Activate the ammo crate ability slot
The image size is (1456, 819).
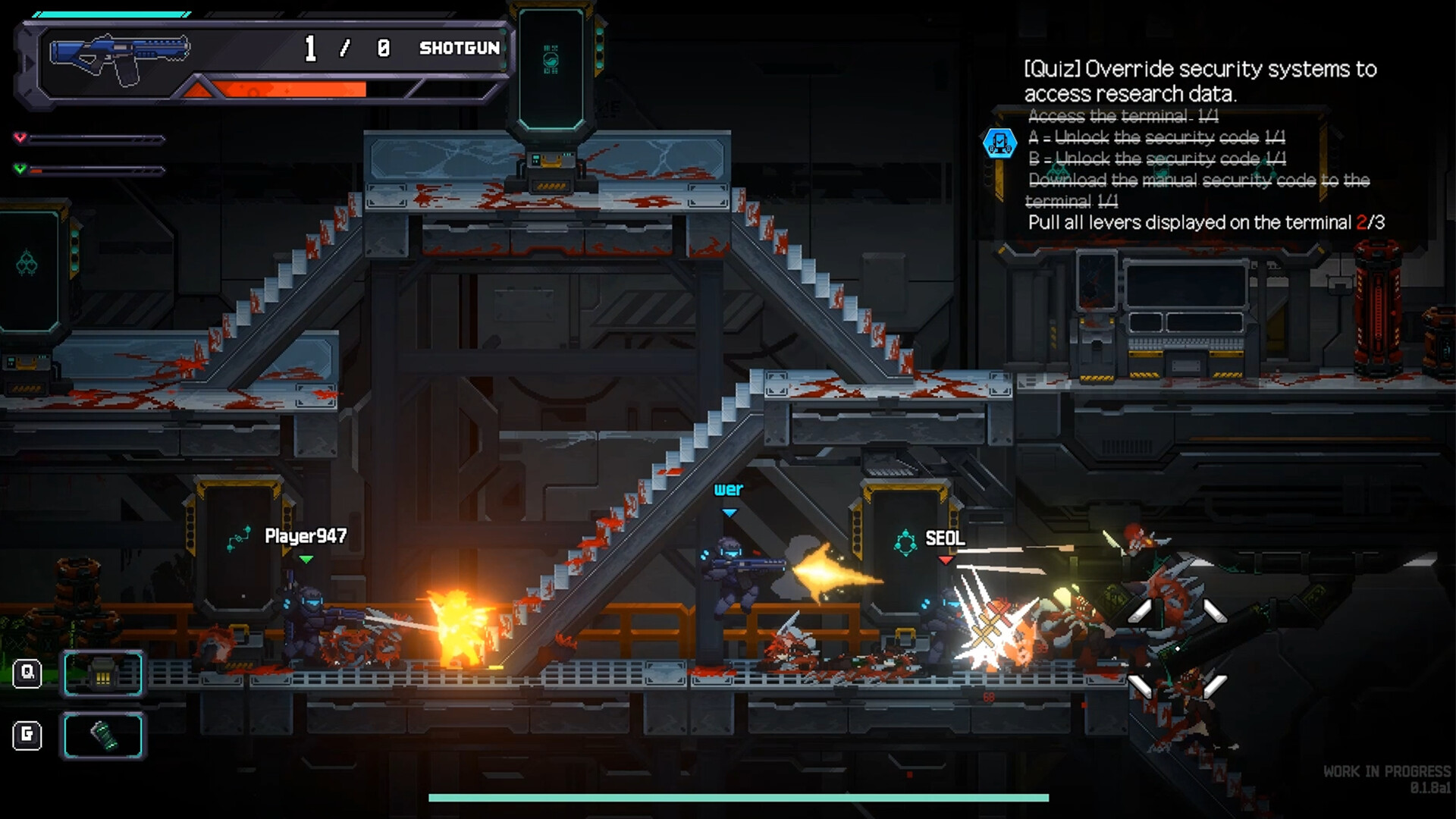(x=103, y=673)
